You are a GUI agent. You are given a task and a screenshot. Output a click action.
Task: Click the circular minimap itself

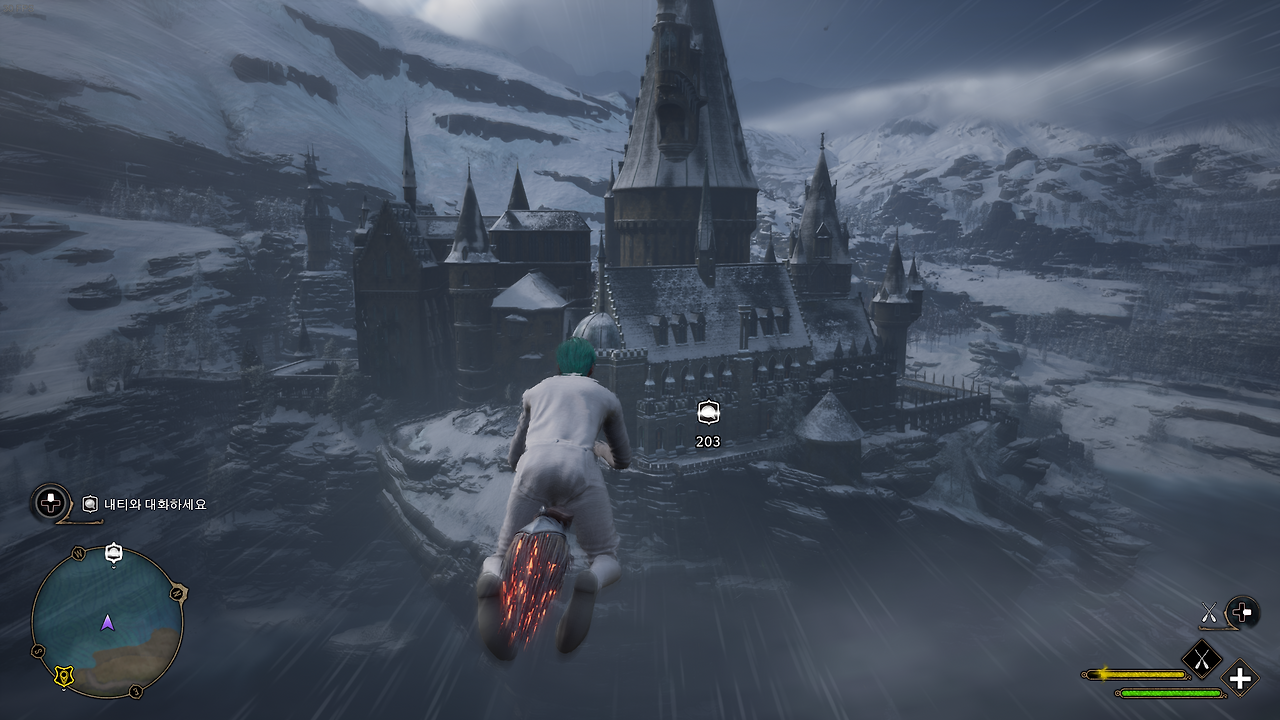[x=110, y=620]
